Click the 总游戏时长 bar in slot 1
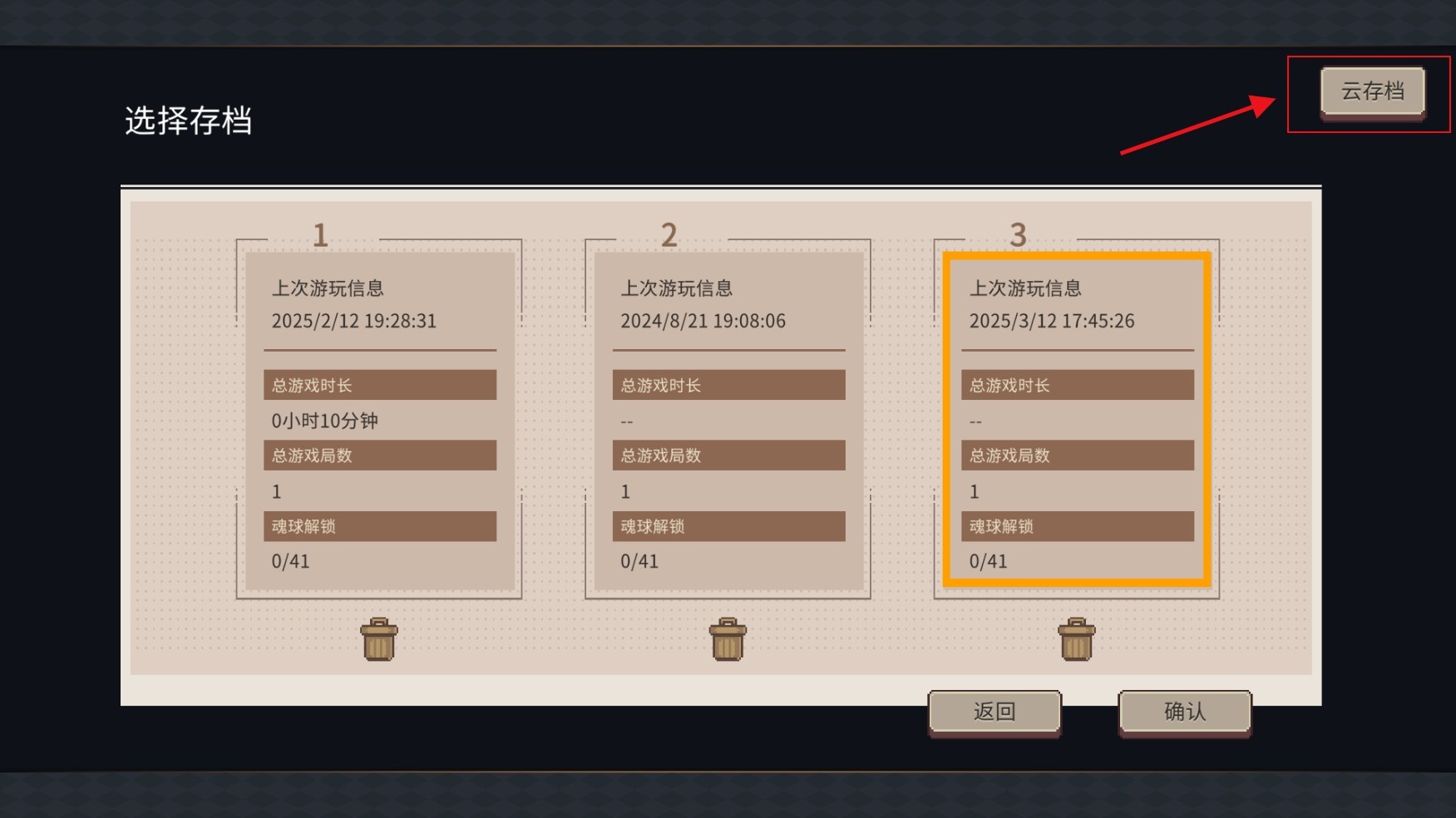The width and height of the screenshot is (1456, 818). (379, 384)
